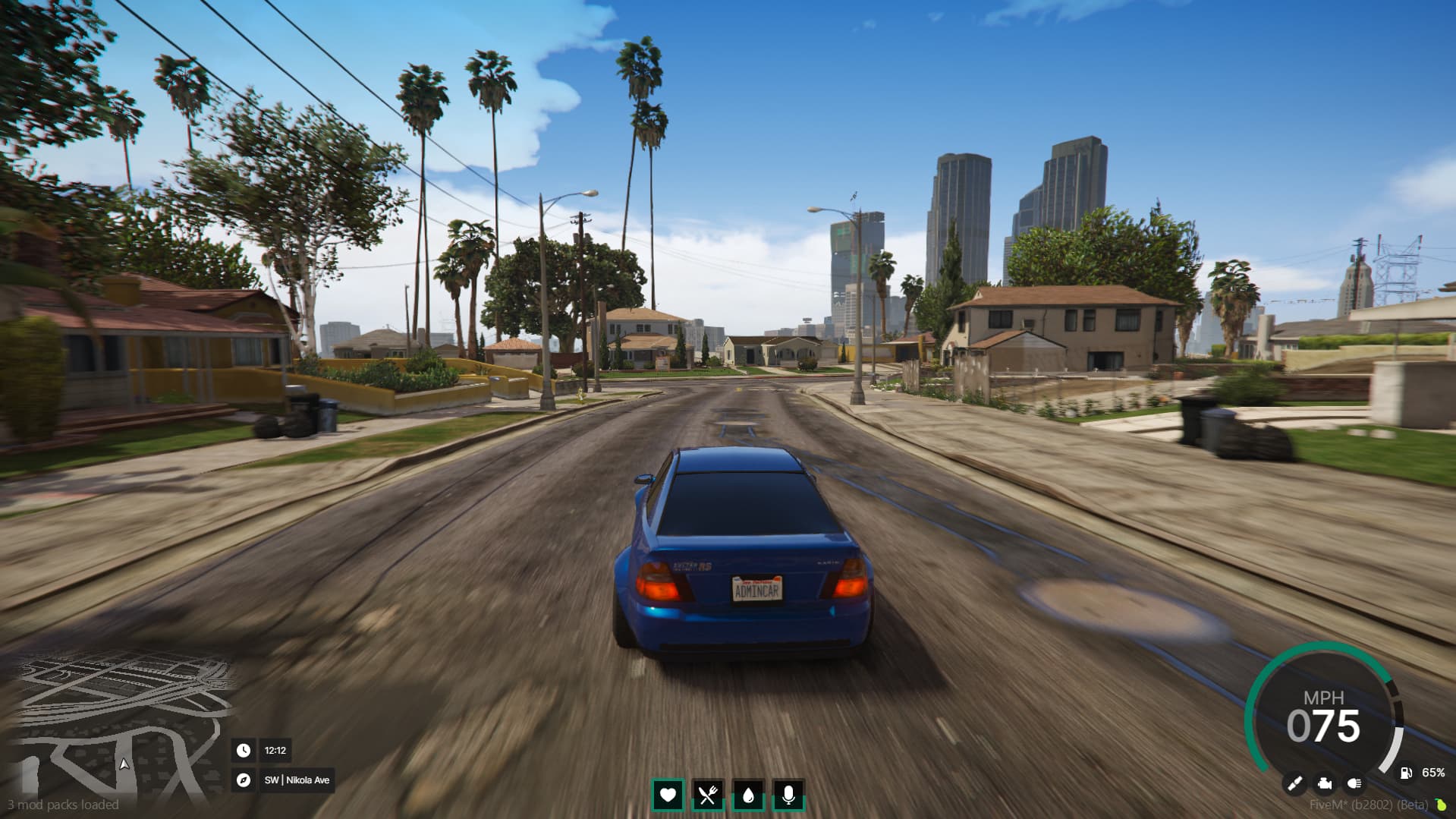1456x819 pixels.
Task: Click the fuel pump icon
Action: point(1406,773)
